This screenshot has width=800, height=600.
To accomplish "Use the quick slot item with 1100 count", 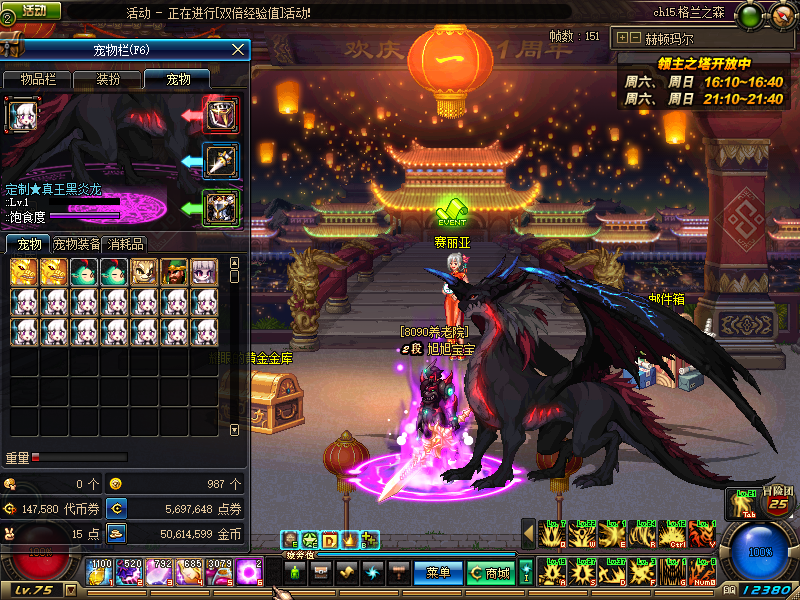I will pos(101,573).
